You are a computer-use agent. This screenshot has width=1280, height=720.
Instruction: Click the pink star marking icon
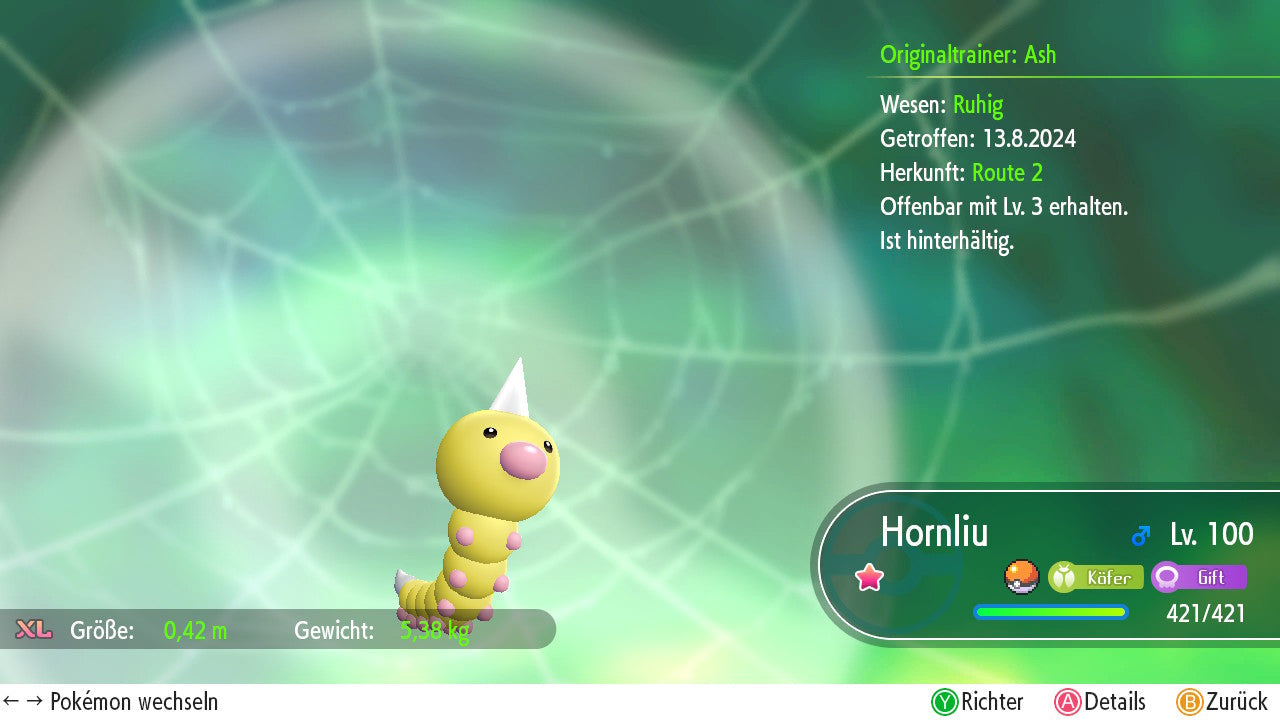[870, 577]
